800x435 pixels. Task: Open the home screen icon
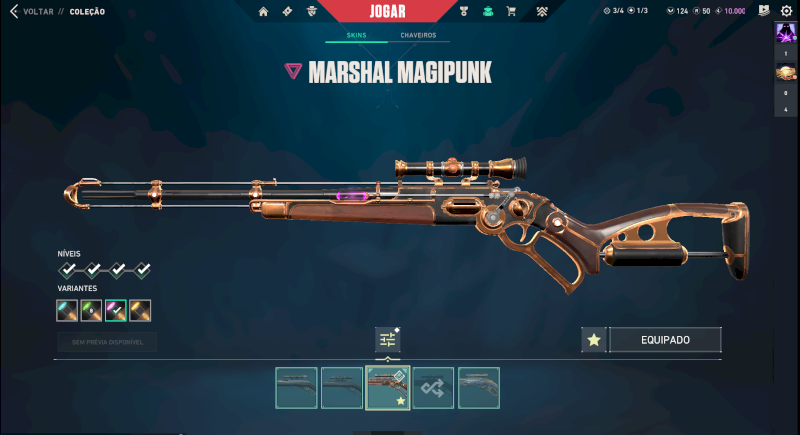[x=263, y=12]
